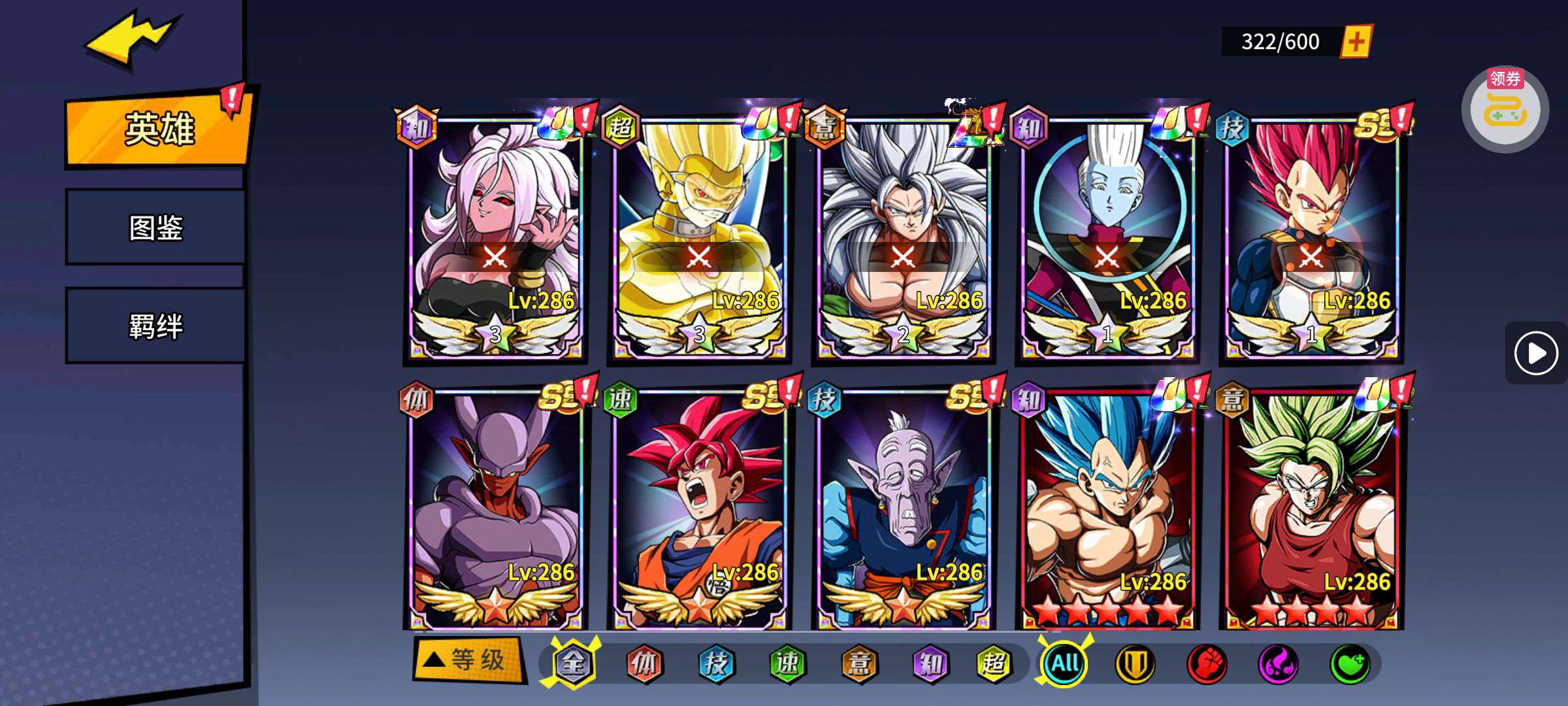Open the 领券 coupon overlay icon
The width and height of the screenshot is (1568, 706).
pyautogui.click(x=1505, y=109)
